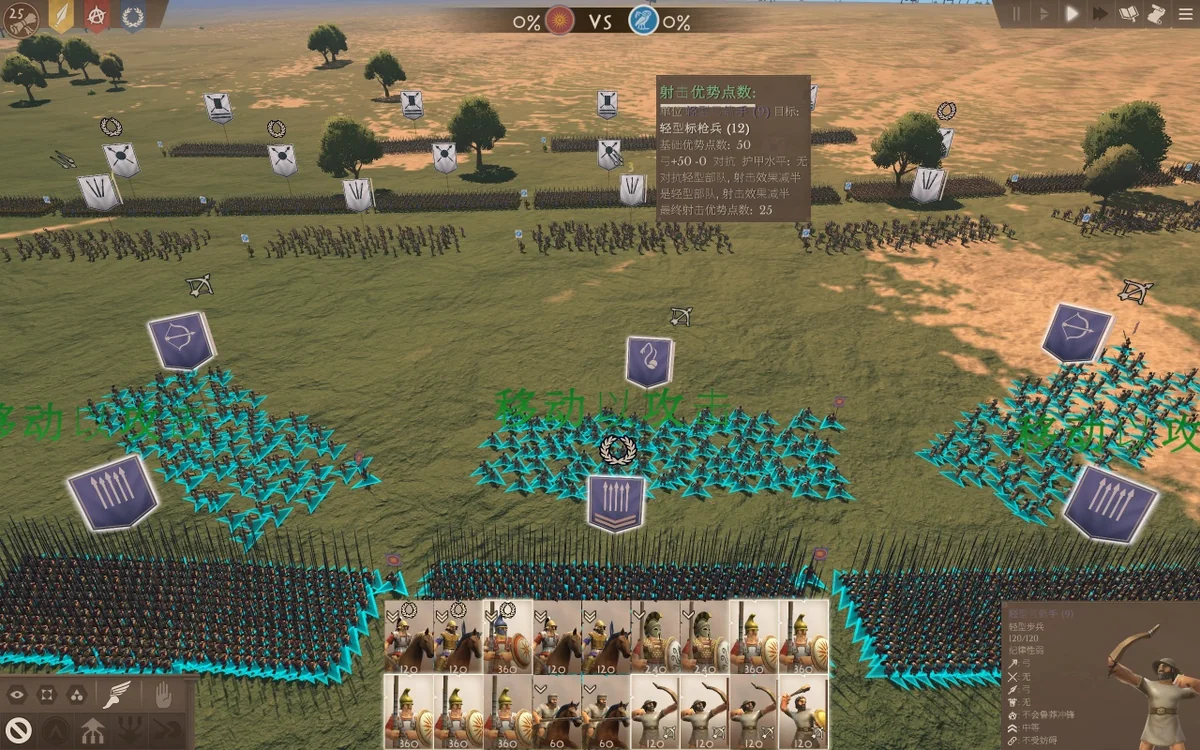Select the blue-helmeted general unit card
Screen dimensions: 1200x750
tap(507, 636)
